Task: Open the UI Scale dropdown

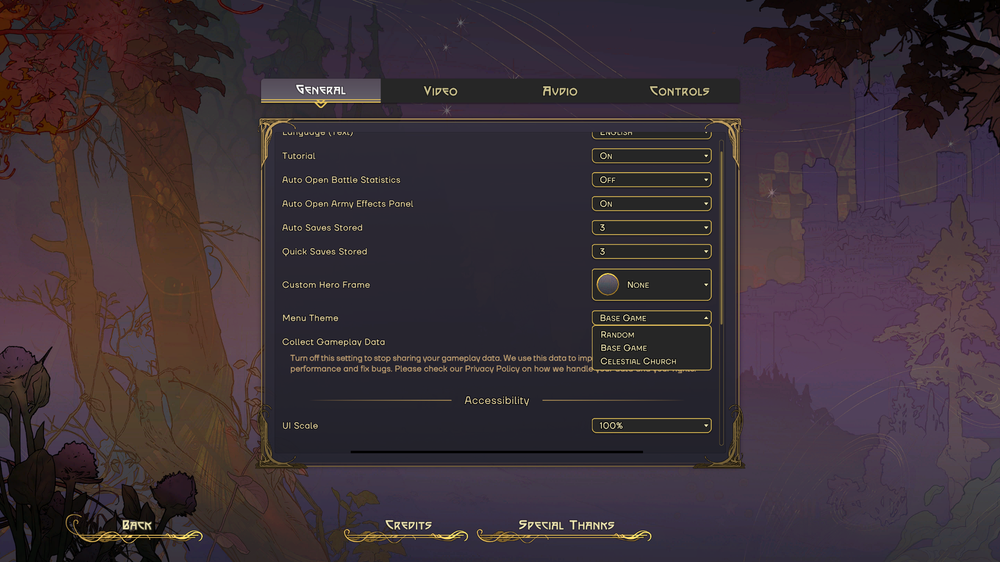Action: (x=651, y=426)
